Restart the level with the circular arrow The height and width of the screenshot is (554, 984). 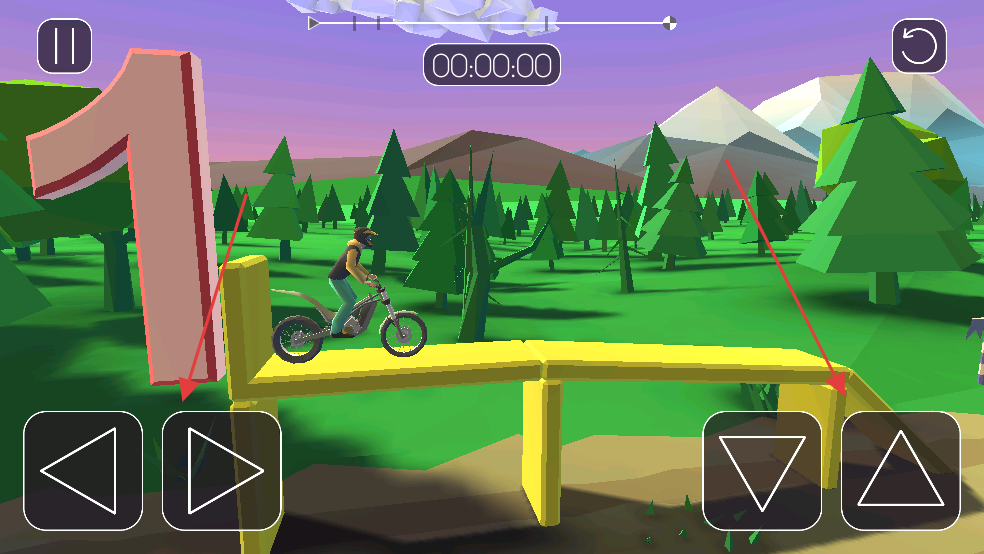pos(919,46)
